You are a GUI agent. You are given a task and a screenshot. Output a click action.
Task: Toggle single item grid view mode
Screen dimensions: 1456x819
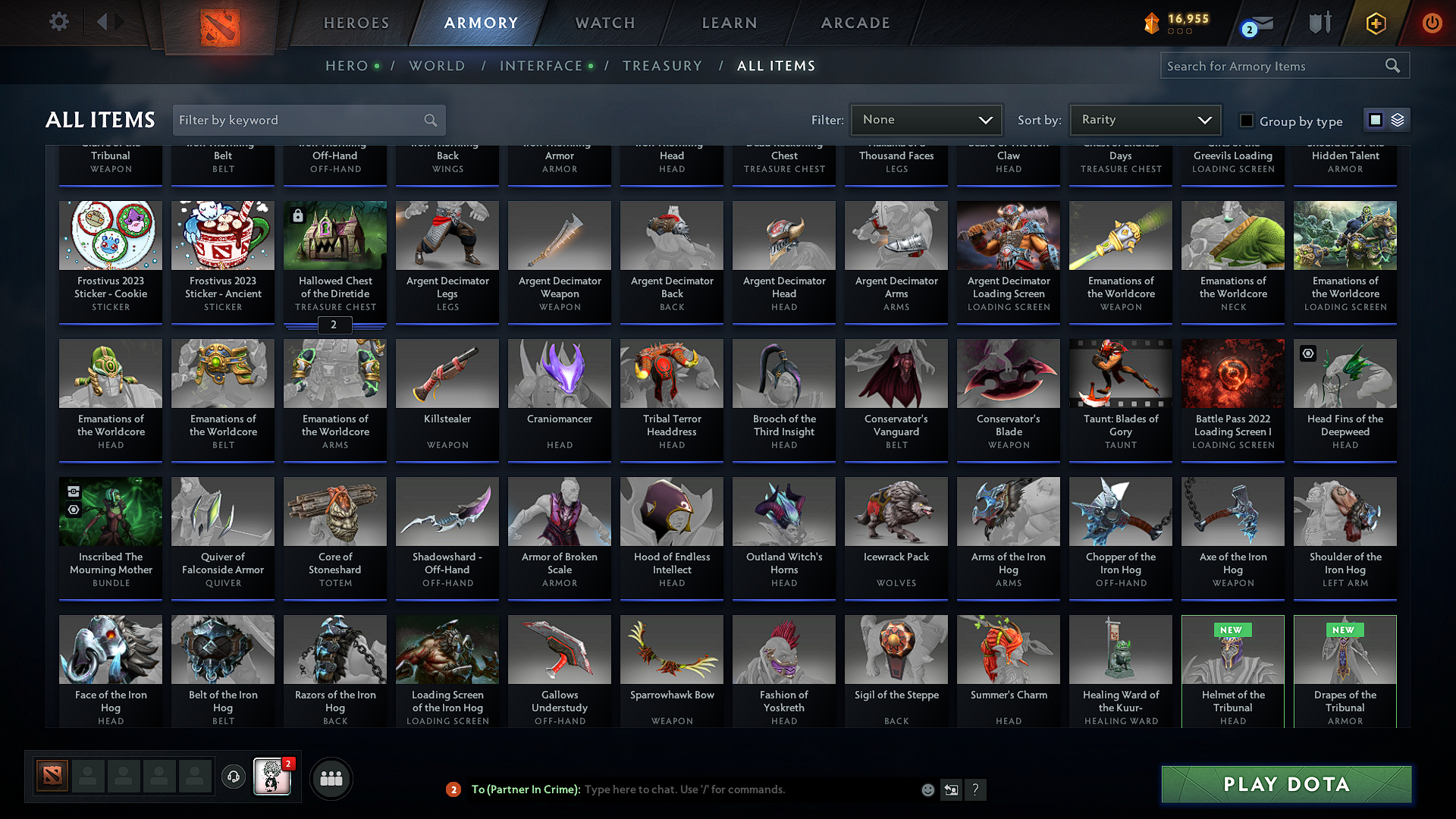click(x=1376, y=120)
